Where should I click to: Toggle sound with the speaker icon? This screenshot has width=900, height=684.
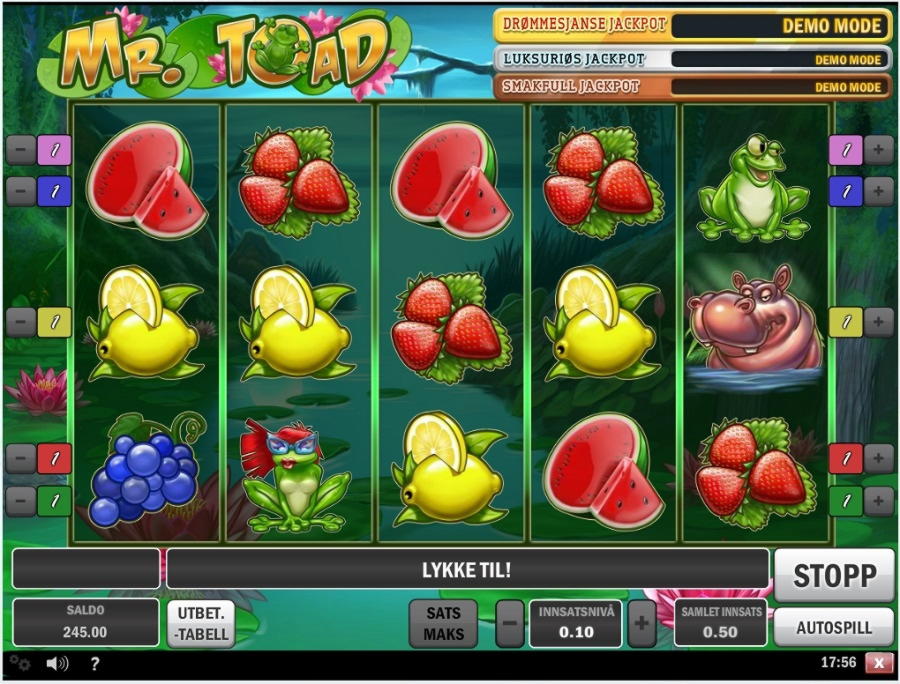57,662
